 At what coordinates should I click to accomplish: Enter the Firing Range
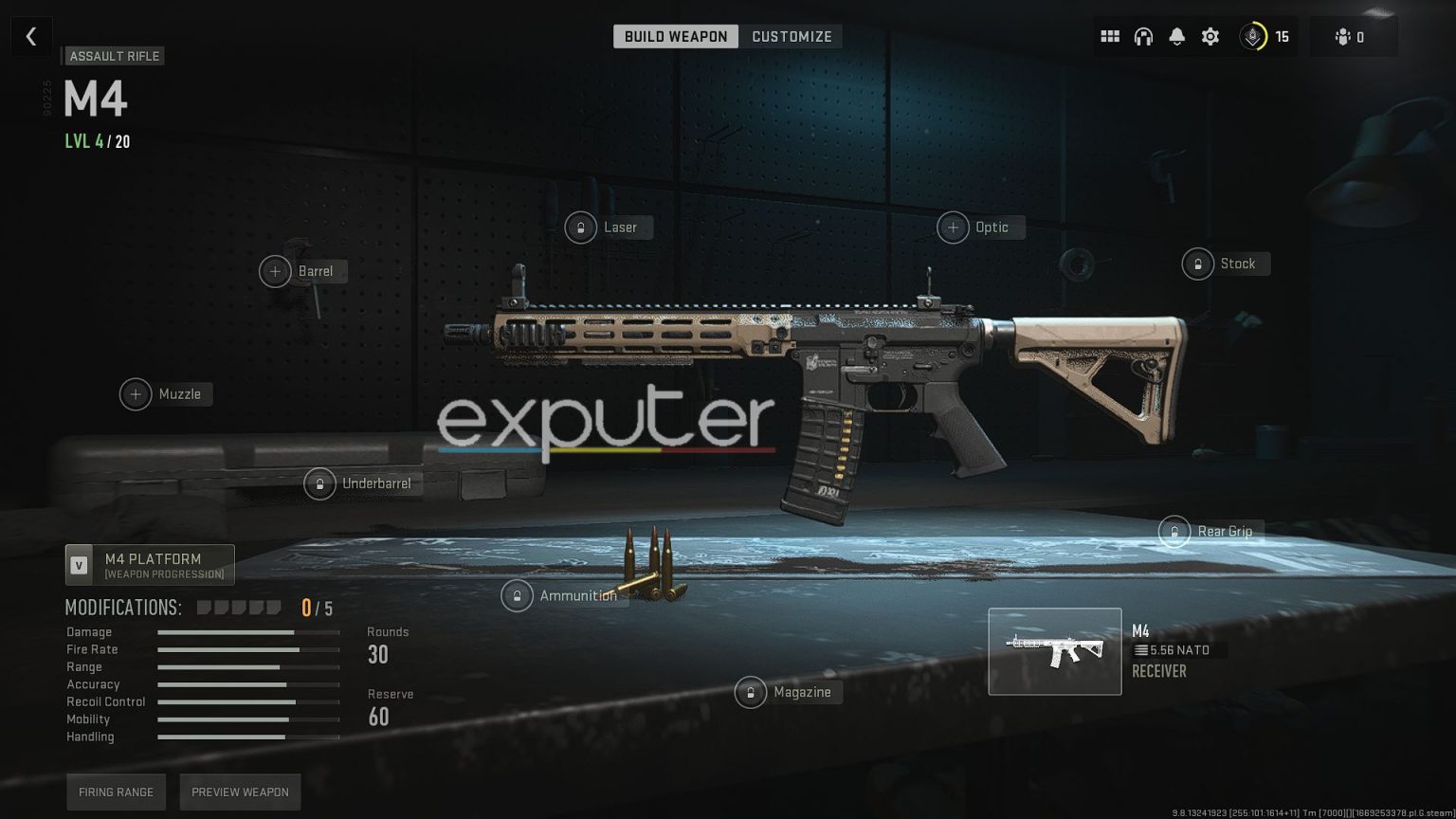116,792
